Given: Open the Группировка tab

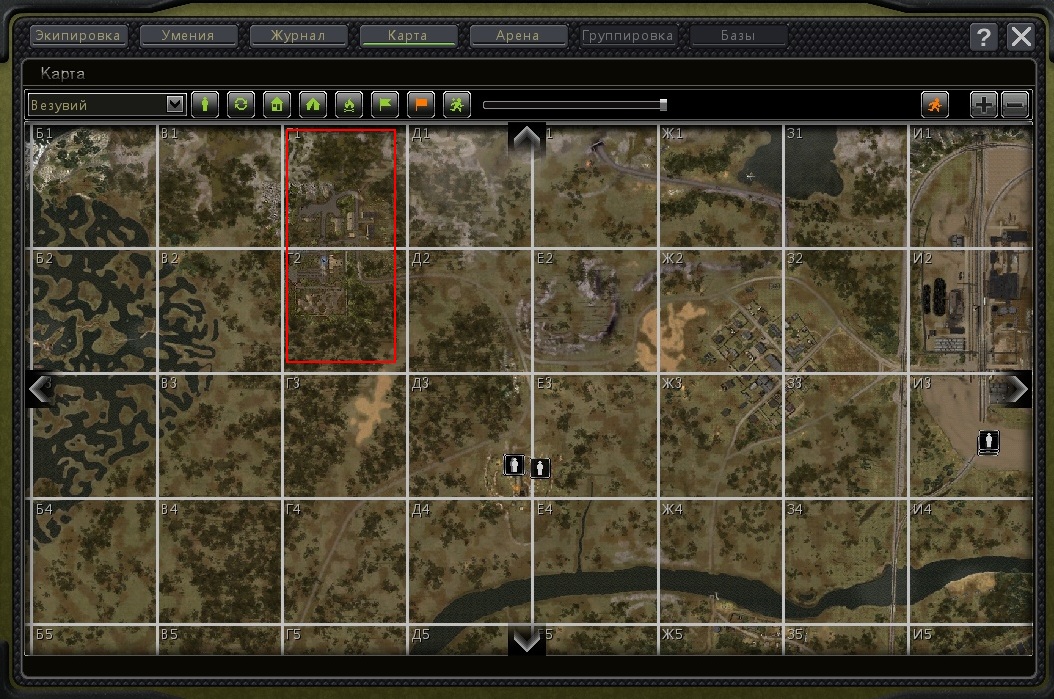Looking at the screenshot, I should 628,36.
